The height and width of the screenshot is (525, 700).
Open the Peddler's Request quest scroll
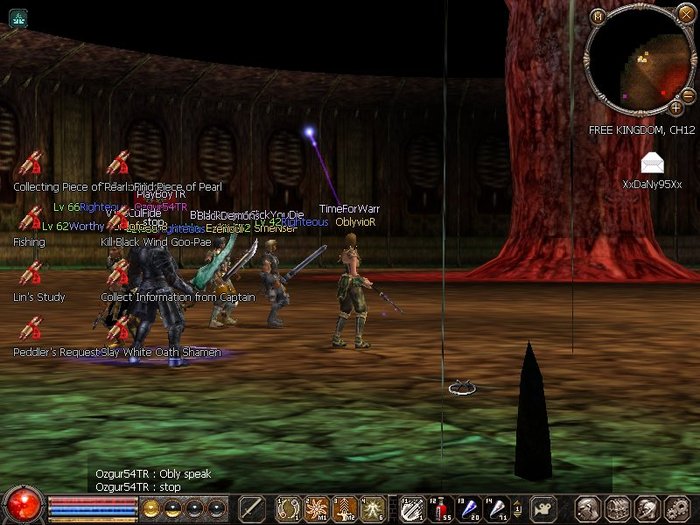click(x=31, y=328)
